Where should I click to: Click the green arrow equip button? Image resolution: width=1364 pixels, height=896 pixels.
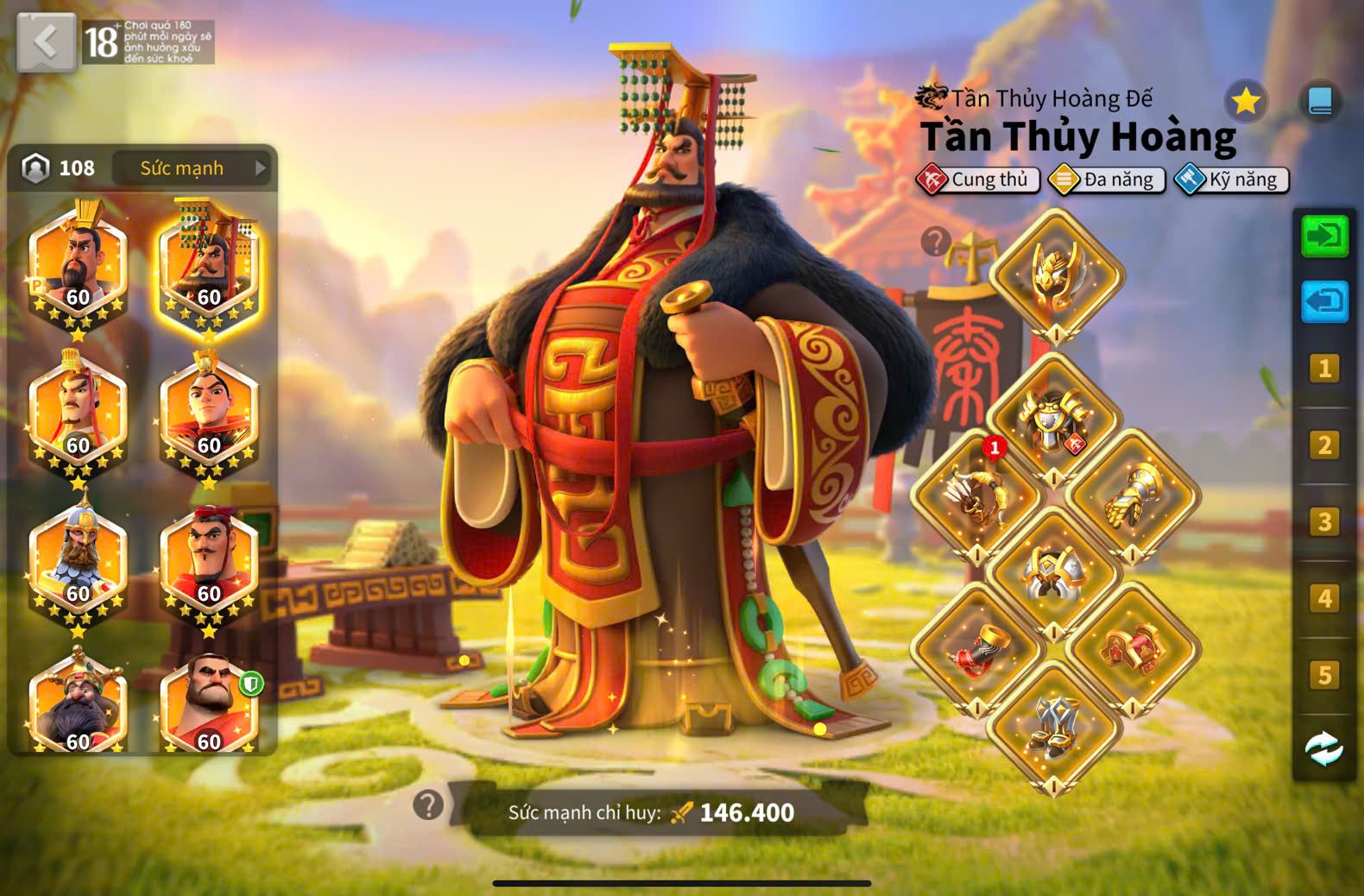tap(1324, 237)
